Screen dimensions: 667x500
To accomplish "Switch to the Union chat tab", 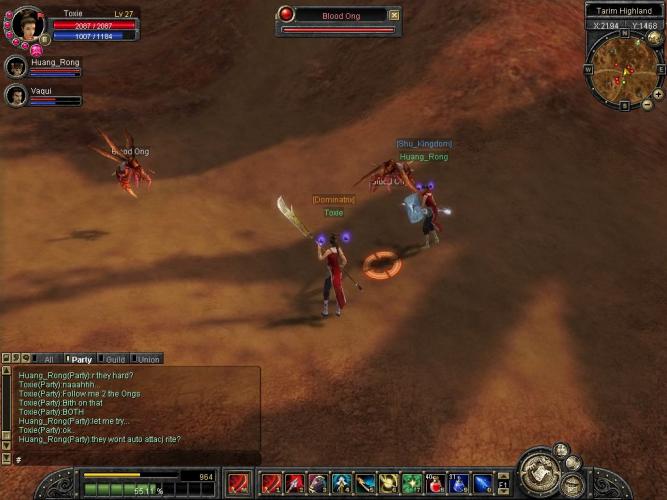I will tap(148, 358).
